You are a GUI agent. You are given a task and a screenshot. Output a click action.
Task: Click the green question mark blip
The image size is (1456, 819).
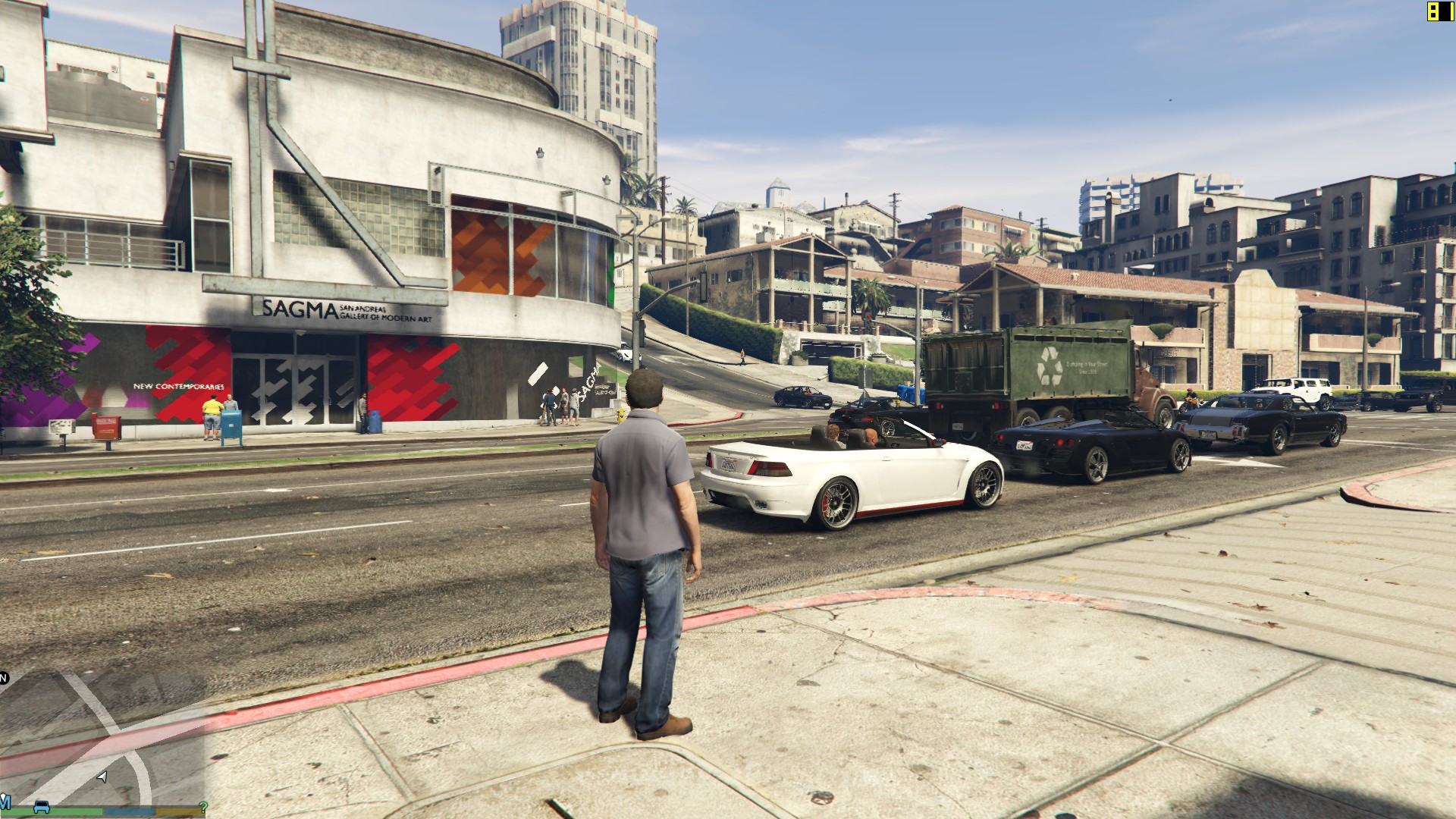[202, 807]
